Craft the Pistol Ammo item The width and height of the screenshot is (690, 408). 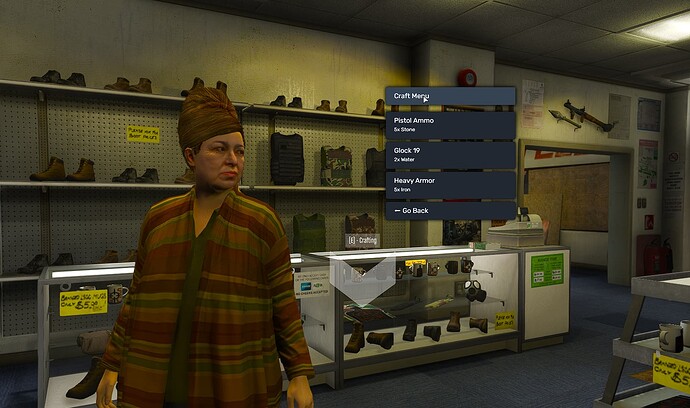click(x=450, y=125)
